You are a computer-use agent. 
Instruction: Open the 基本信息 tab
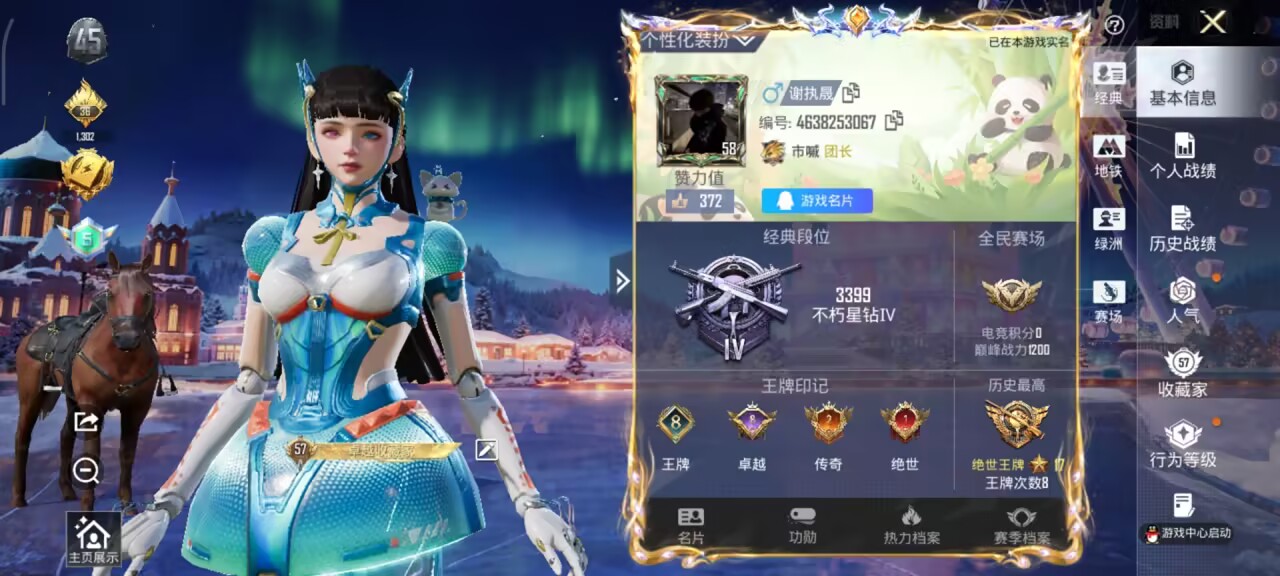1182,83
